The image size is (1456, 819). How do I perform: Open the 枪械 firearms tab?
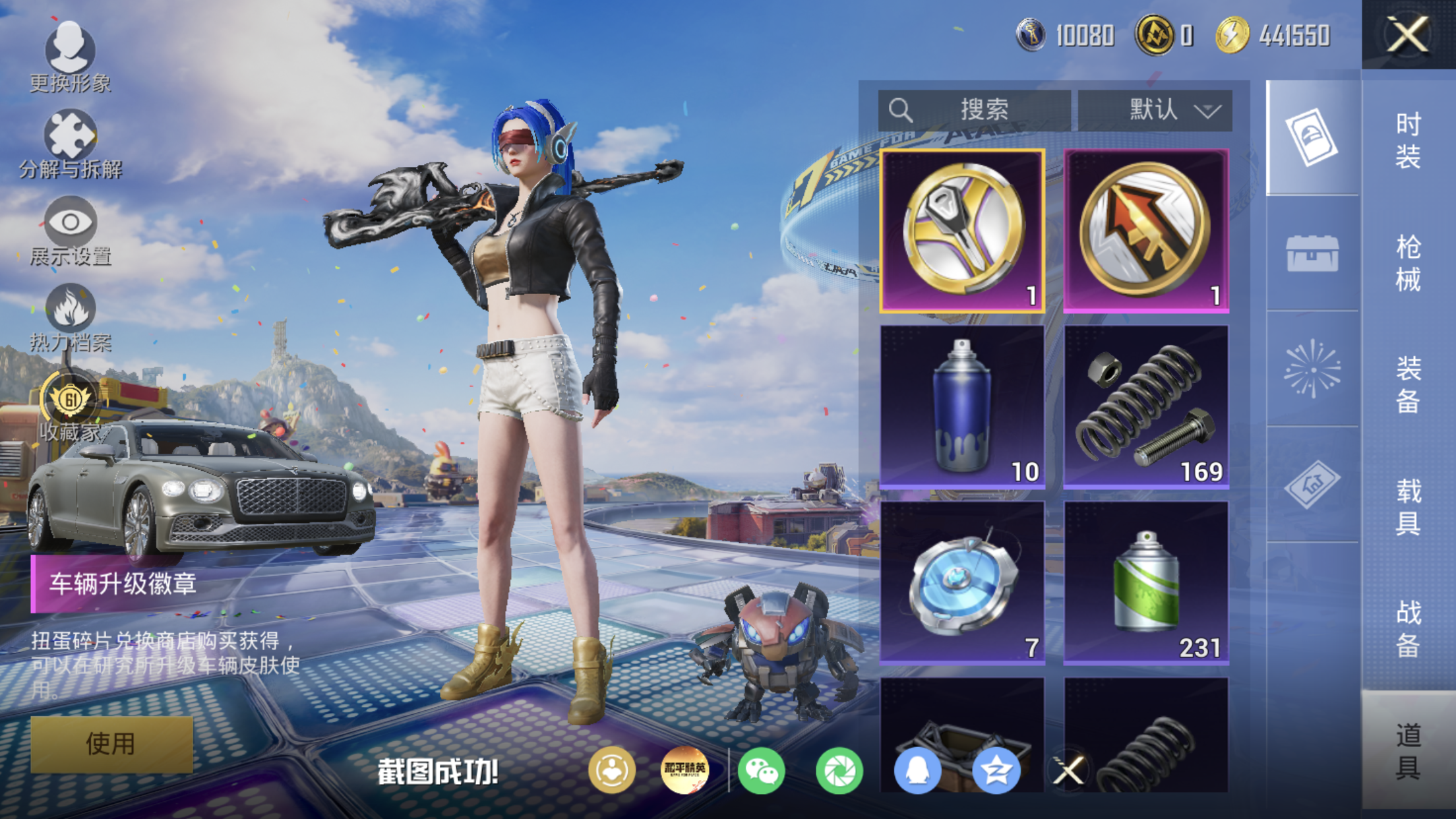(x=1408, y=262)
